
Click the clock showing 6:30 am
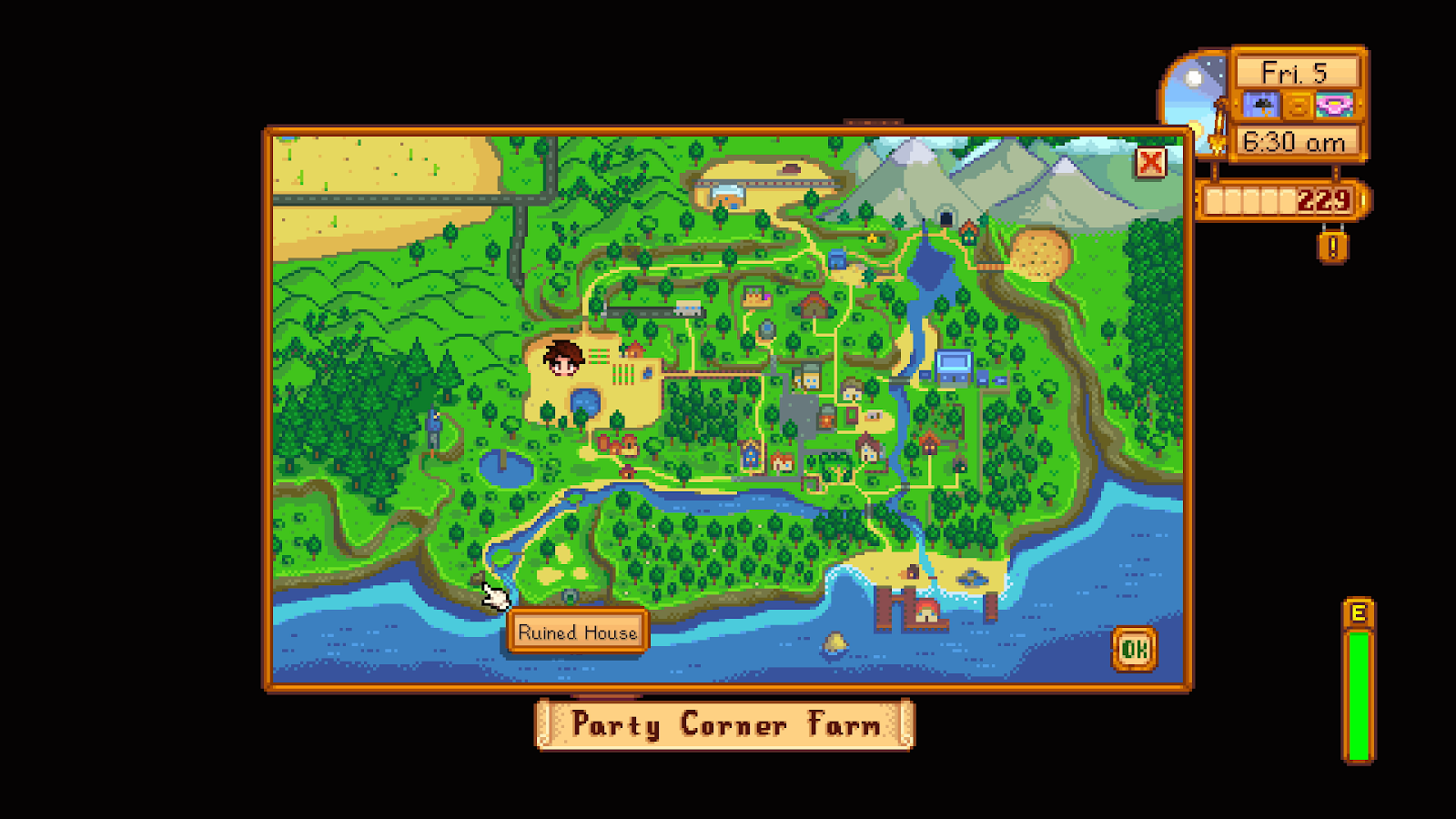point(1294,142)
